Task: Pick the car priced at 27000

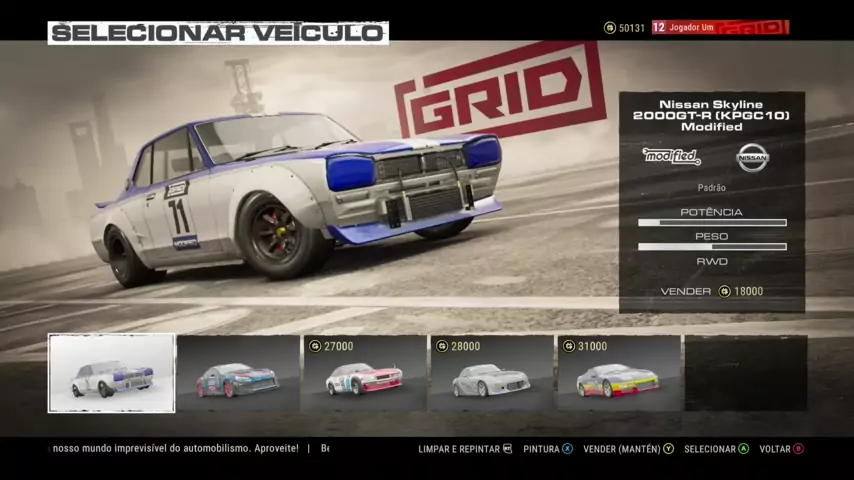Action: coord(365,374)
